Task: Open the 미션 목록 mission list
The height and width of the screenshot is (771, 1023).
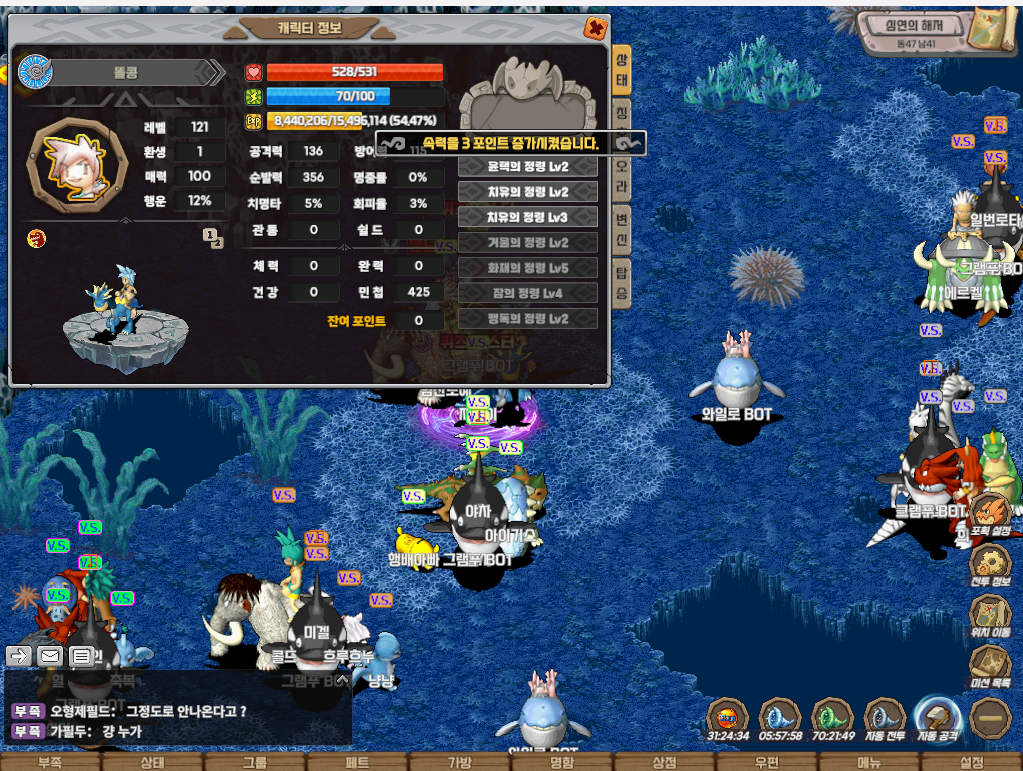Action: tap(990, 665)
